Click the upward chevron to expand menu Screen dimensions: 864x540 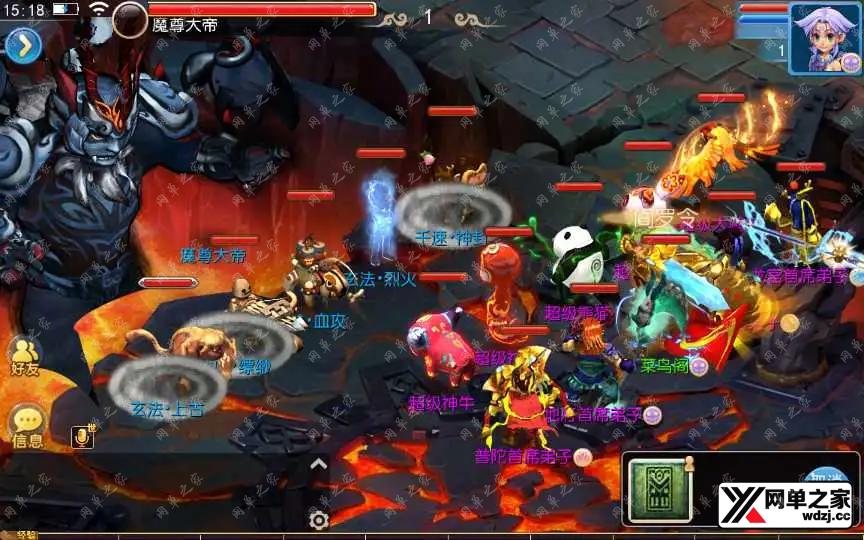point(318,463)
